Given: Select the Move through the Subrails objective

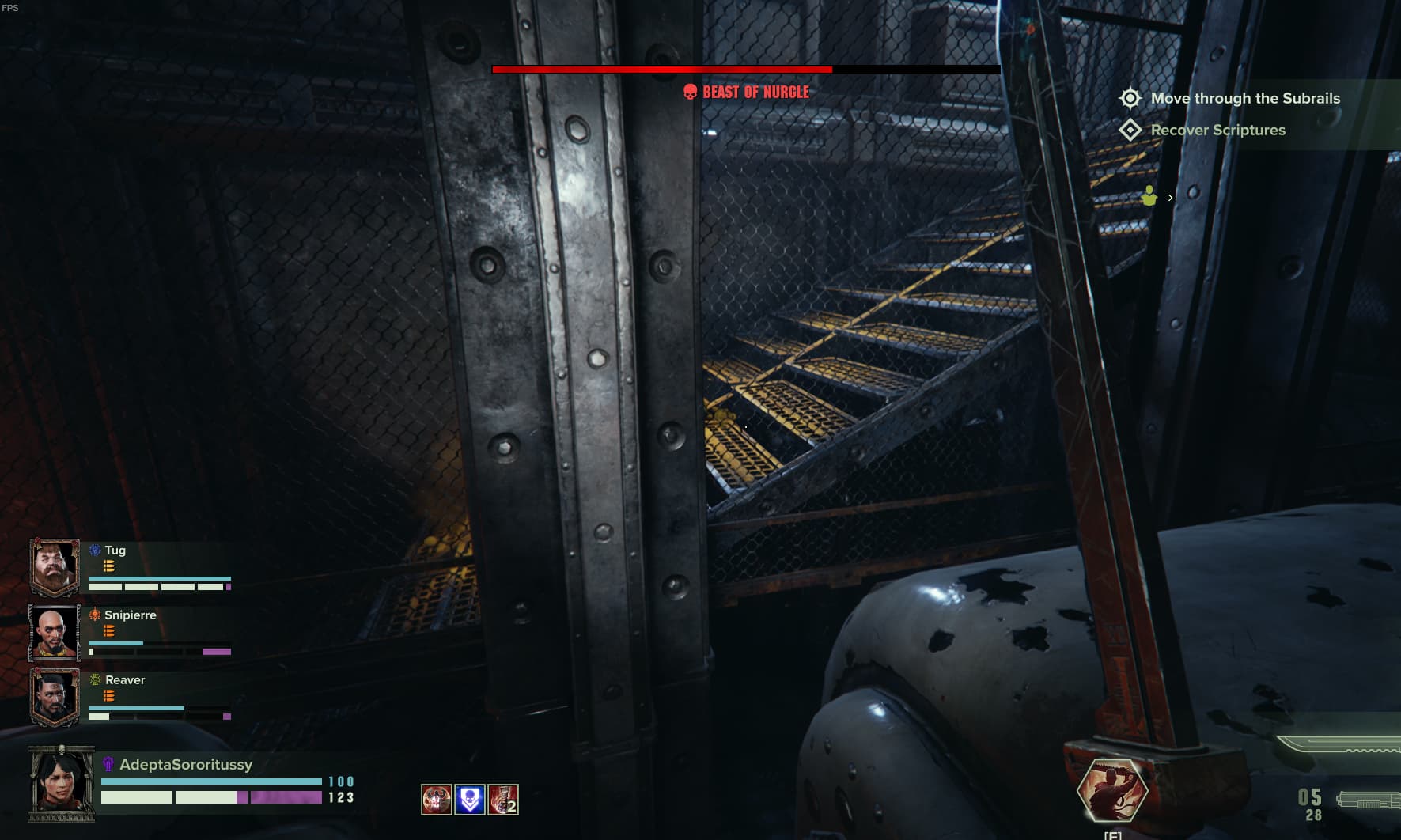Looking at the screenshot, I should [x=1245, y=99].
